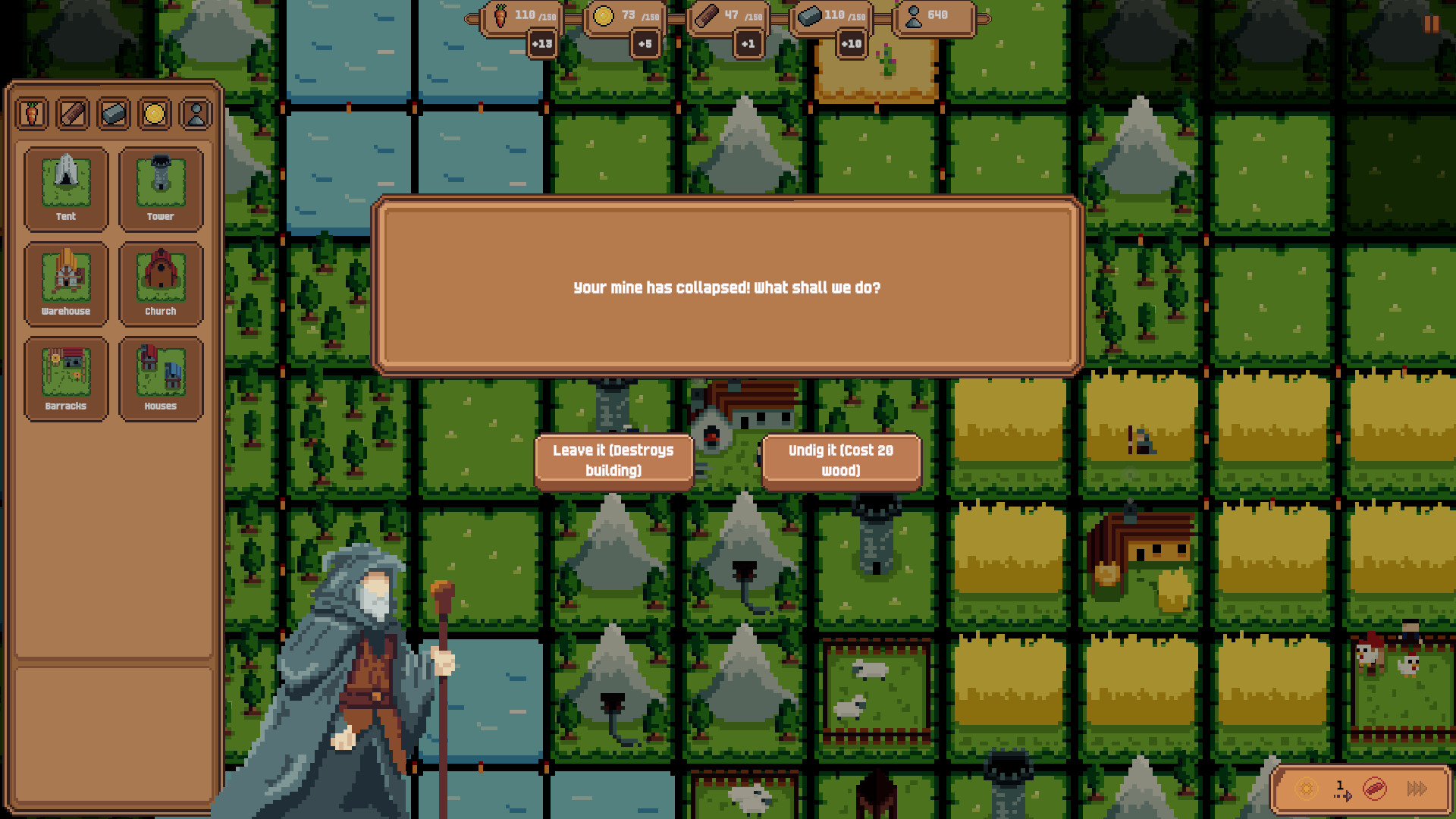
Task: Select the wood log tab in the build panel
Action: [x=73, y=115]
